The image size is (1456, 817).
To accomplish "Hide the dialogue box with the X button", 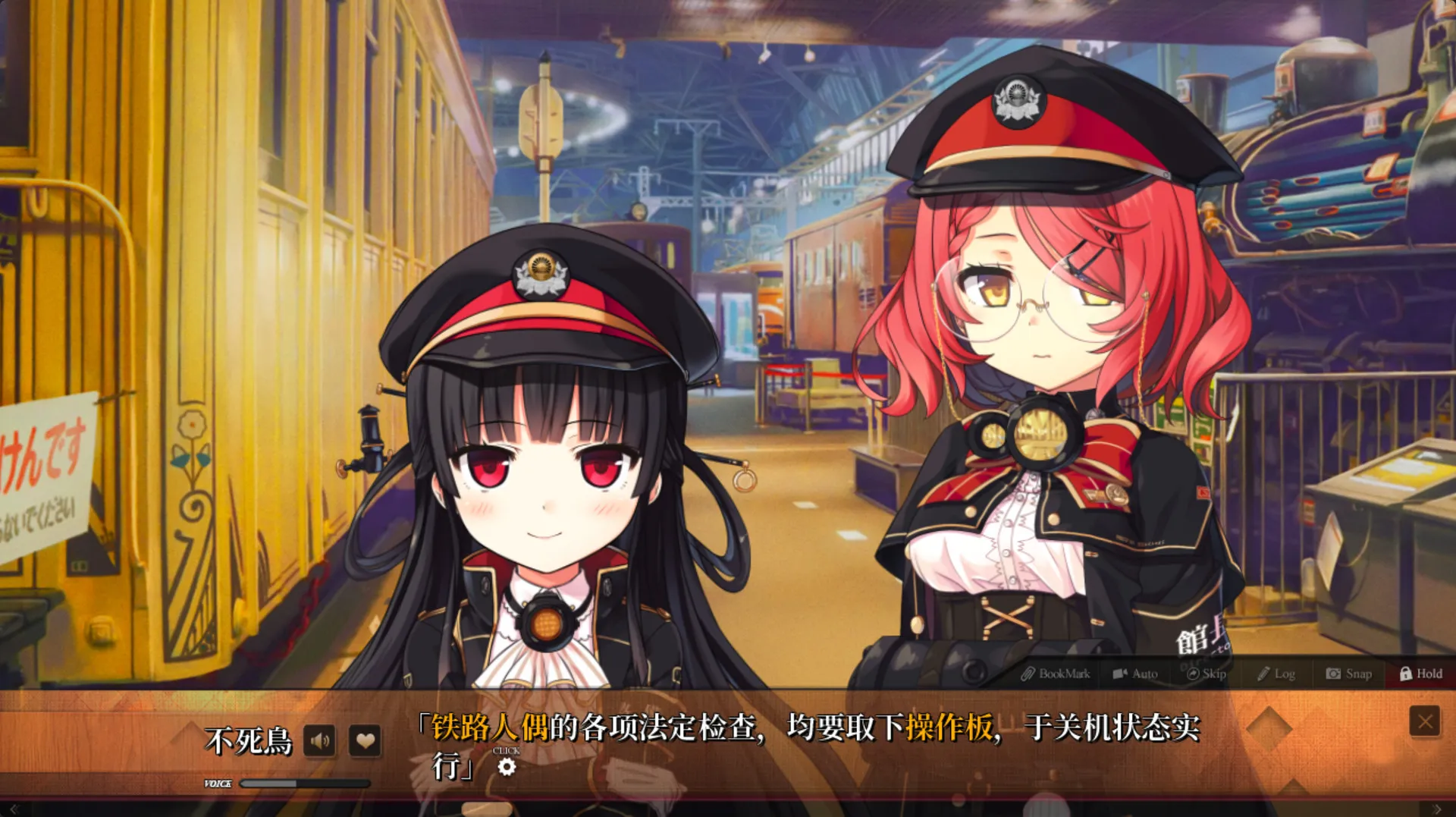I will click(1424, 721).
